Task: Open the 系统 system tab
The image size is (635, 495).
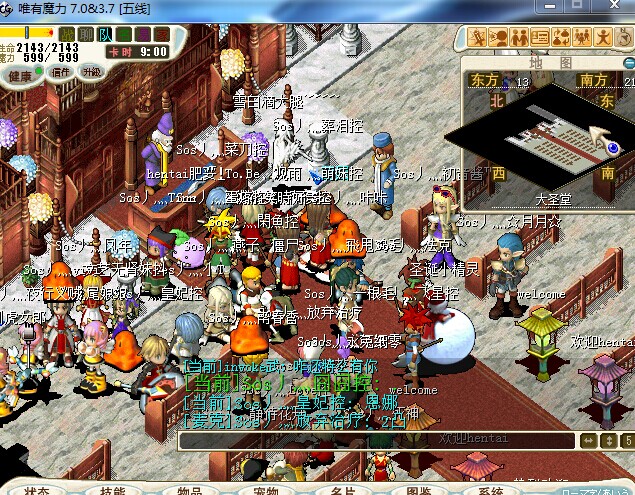Action: click(491, 491)
